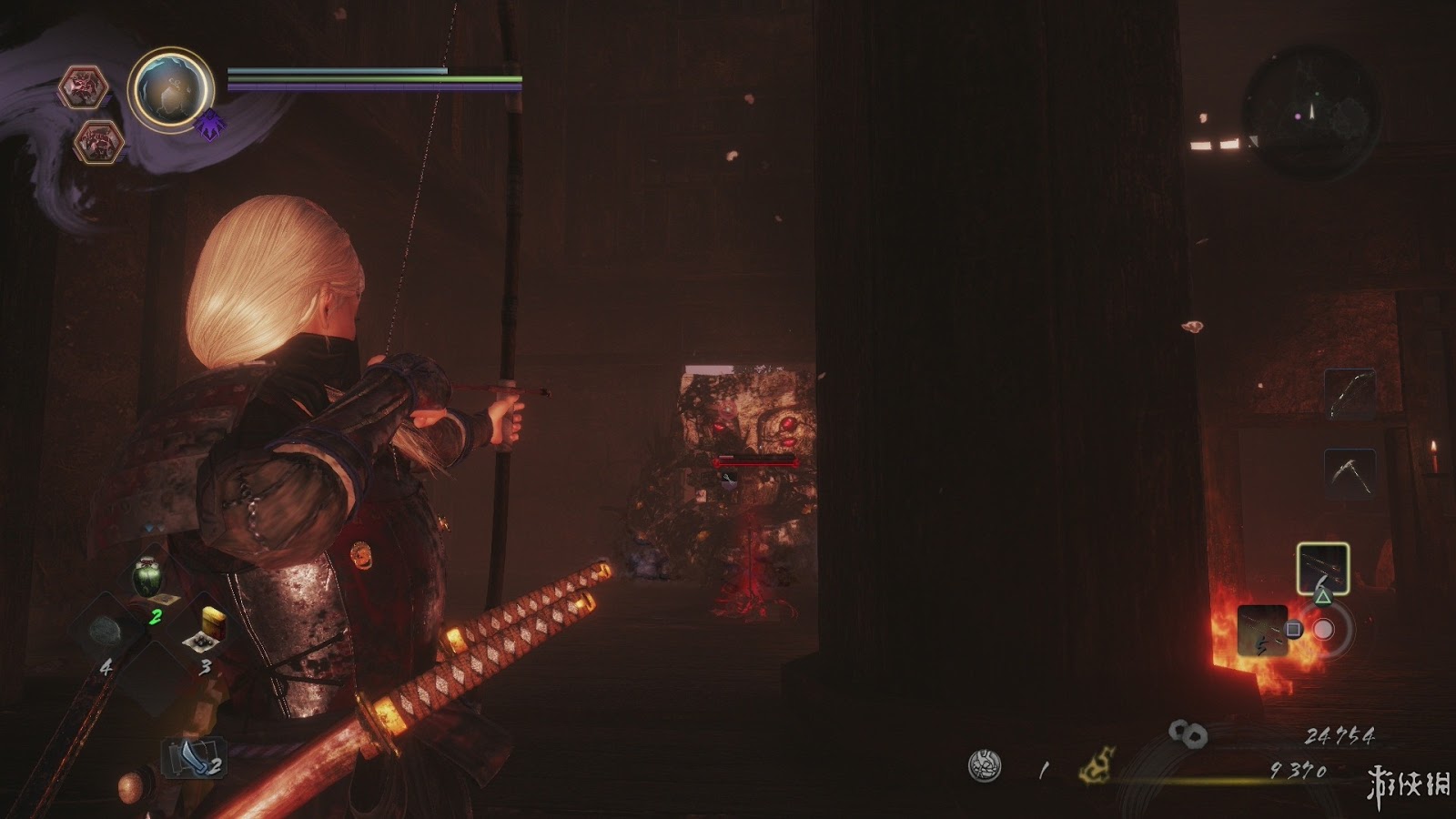Select the lower hexagonal yokai ability icon
This screenshot has width=1456, height=819.
[x=97, y=141]
